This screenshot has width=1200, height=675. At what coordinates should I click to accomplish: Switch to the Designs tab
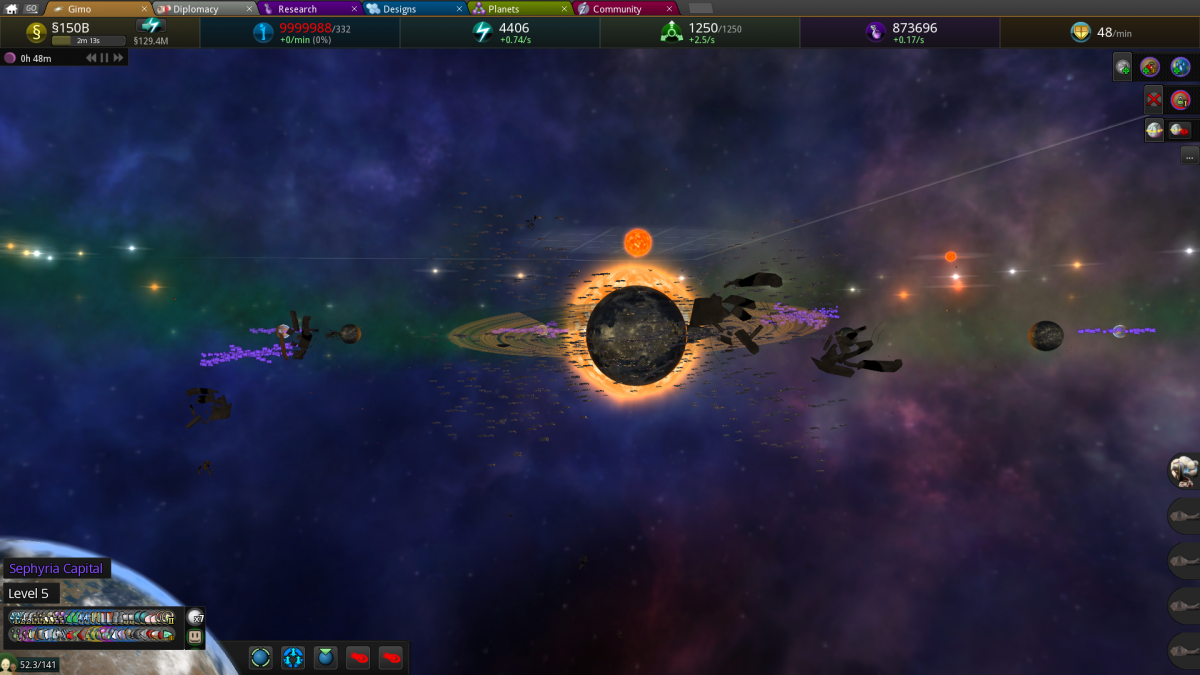pos(405,9)
